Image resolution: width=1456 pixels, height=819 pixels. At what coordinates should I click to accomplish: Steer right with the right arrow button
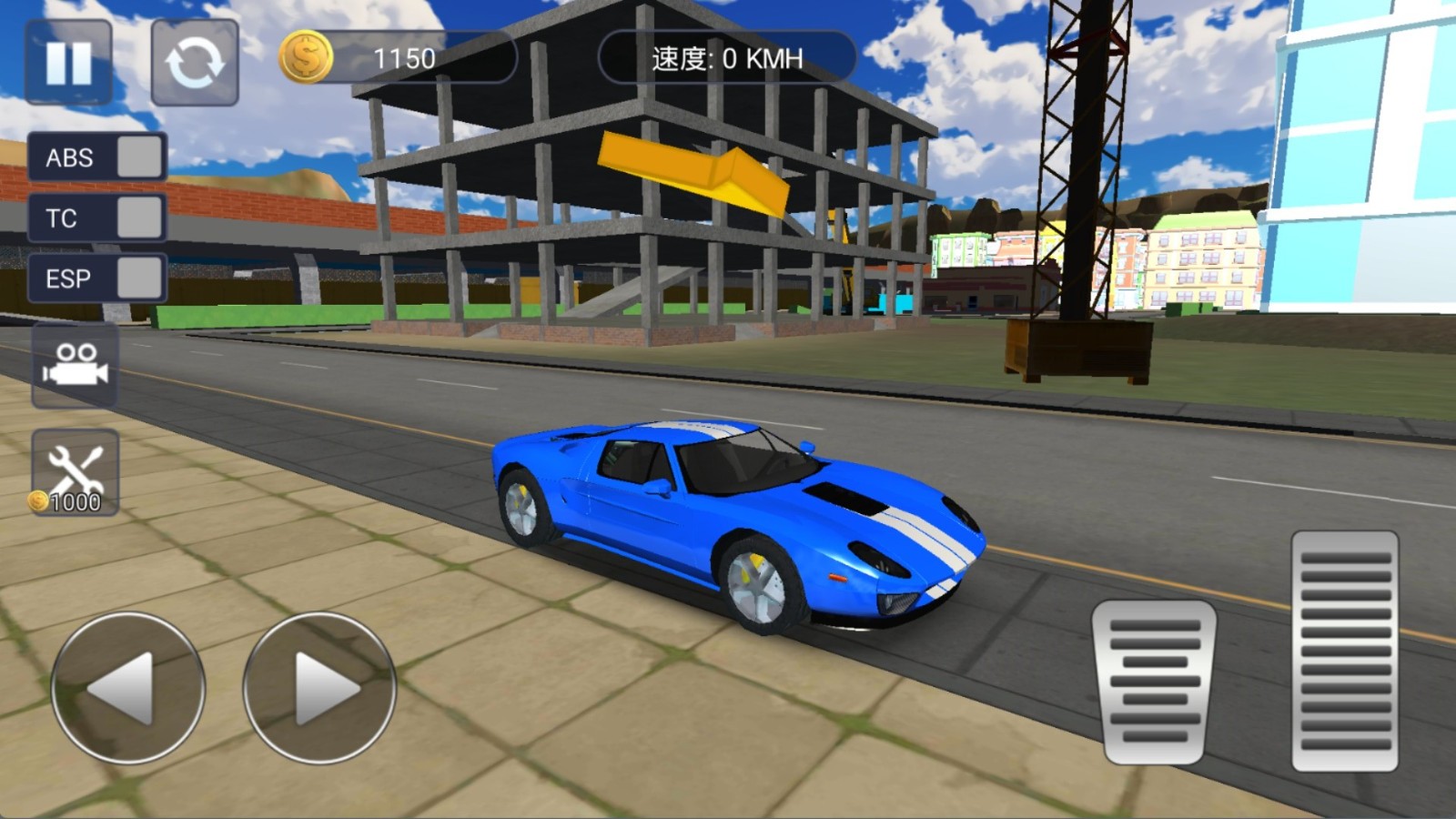[319, 688]
